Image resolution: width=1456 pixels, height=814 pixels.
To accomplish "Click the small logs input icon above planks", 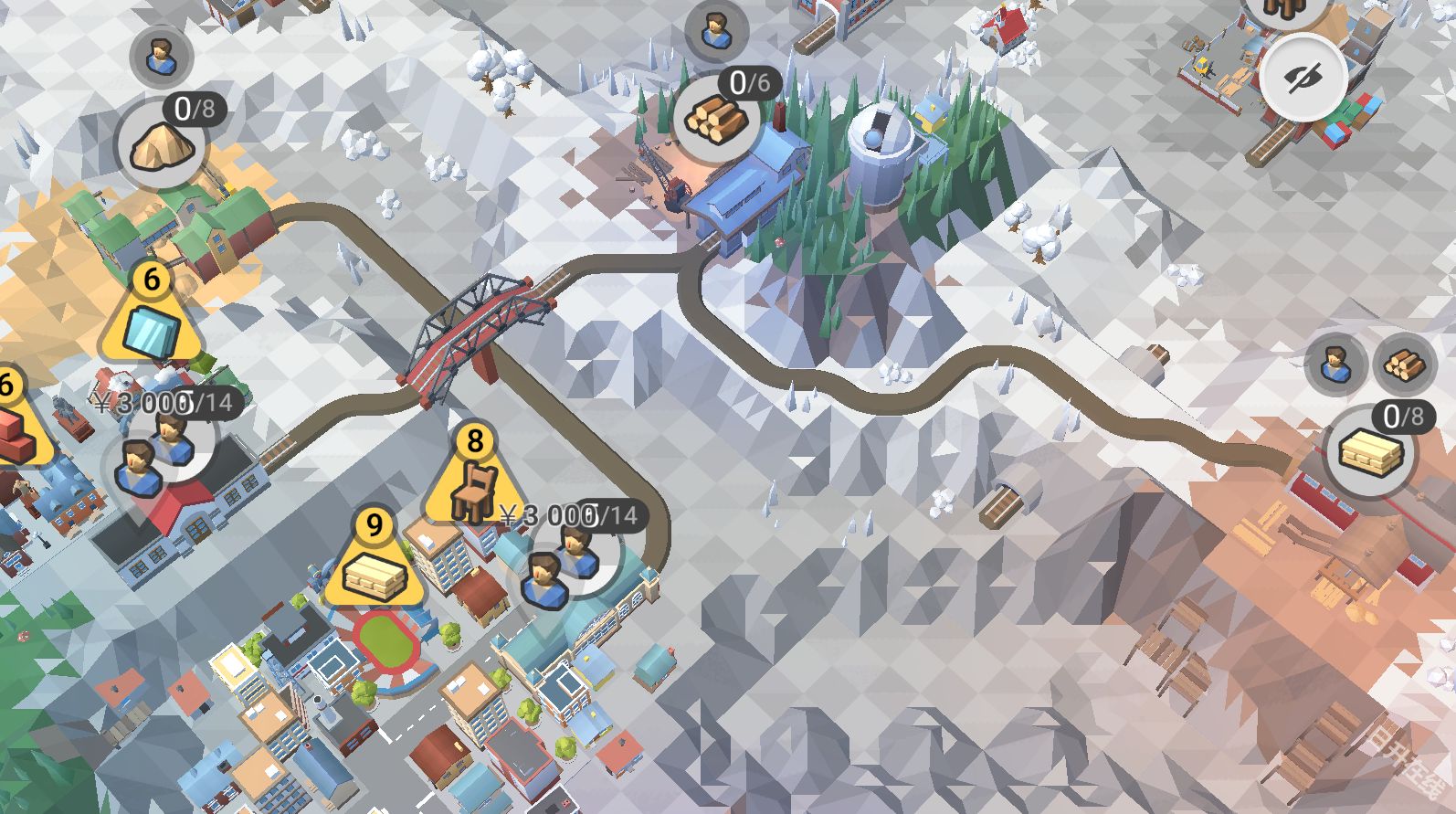I will tap(1398, 364).
